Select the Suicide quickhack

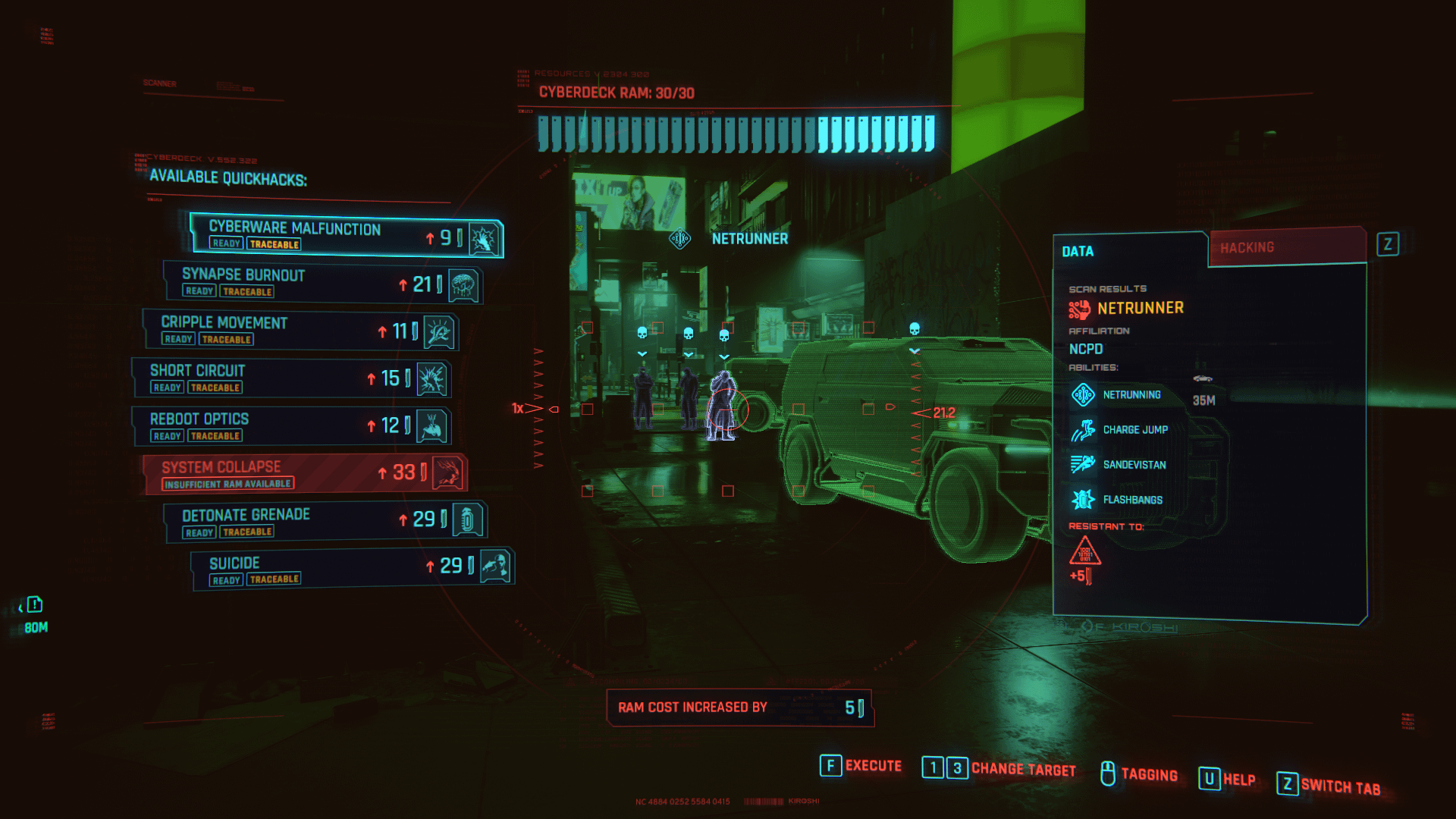click(351, 570)
